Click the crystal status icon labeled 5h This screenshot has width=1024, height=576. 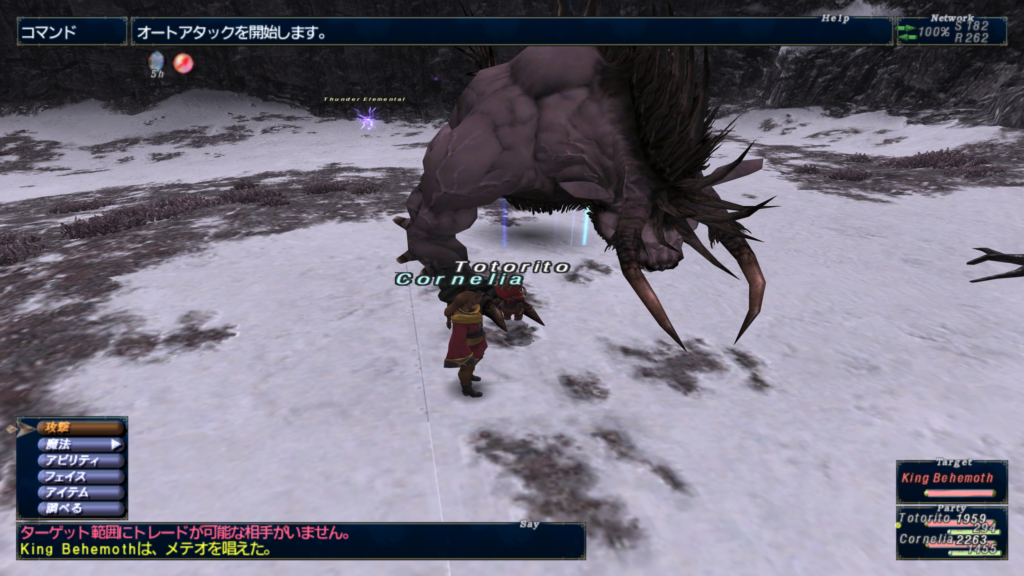click(x=157, y=63)
